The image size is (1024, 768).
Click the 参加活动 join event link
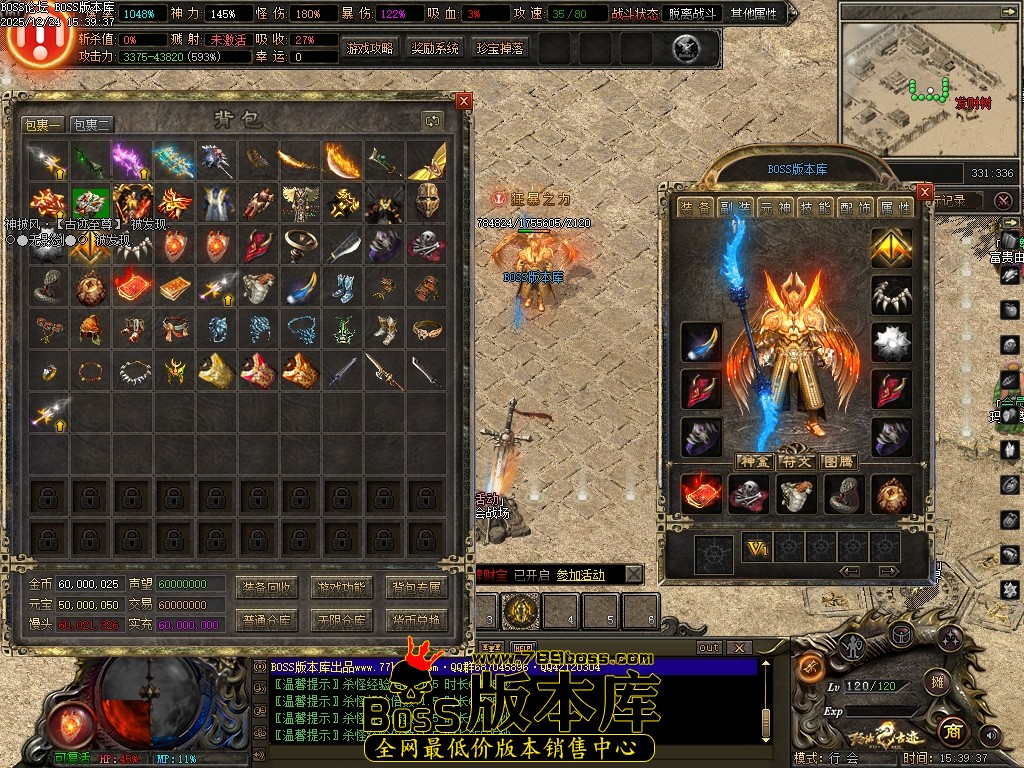(x=580, y=575)
